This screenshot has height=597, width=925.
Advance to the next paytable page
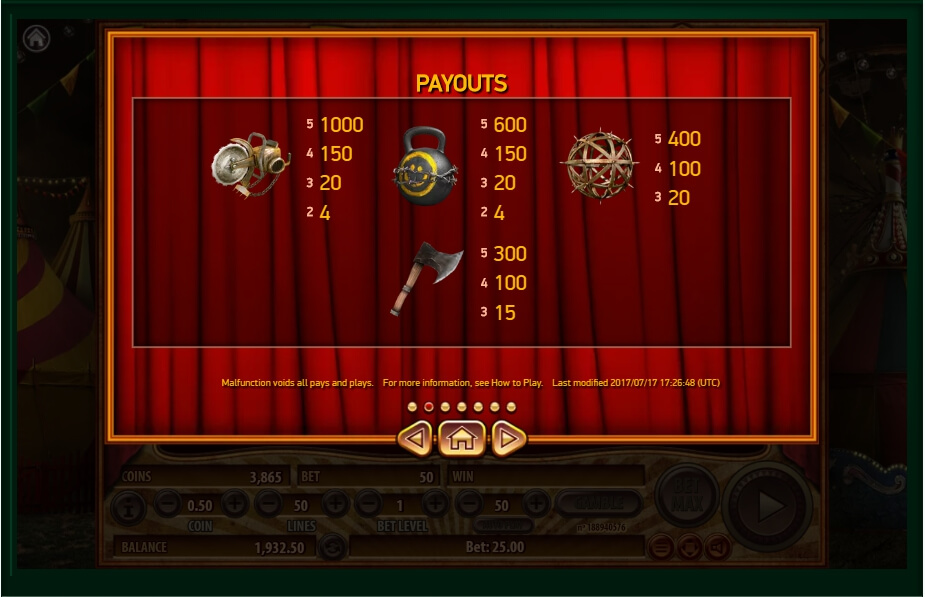[508, 438]
